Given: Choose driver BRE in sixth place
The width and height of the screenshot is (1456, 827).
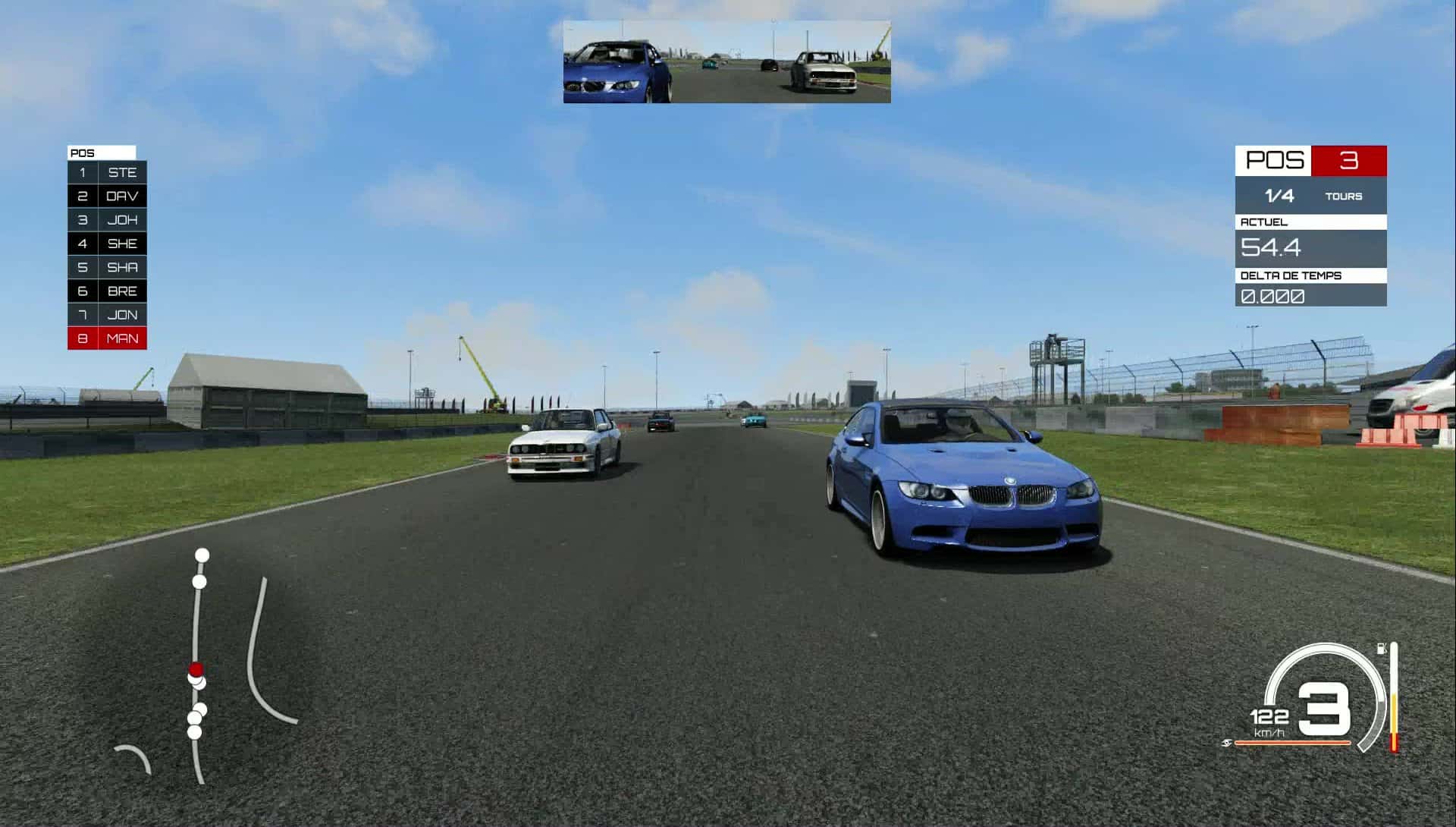Looking at the screenshot, I should tap(107, 291).
